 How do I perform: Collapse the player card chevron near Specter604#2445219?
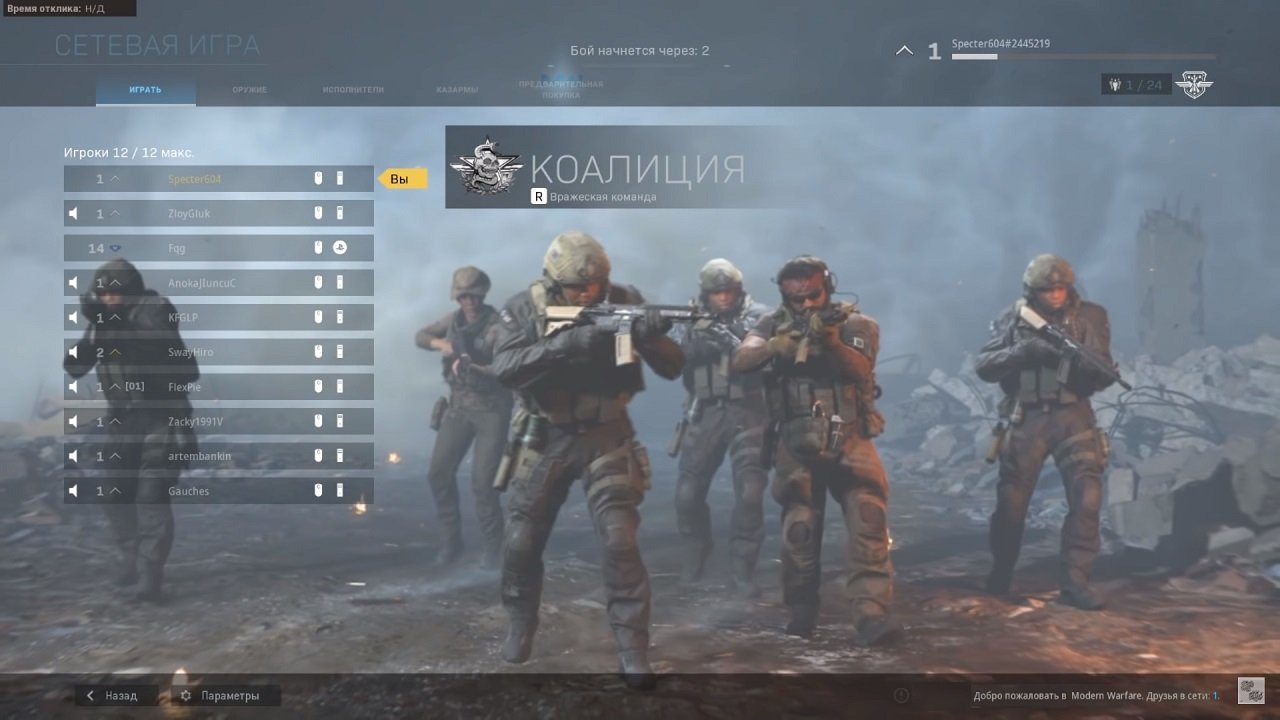[x=904, y=49]
